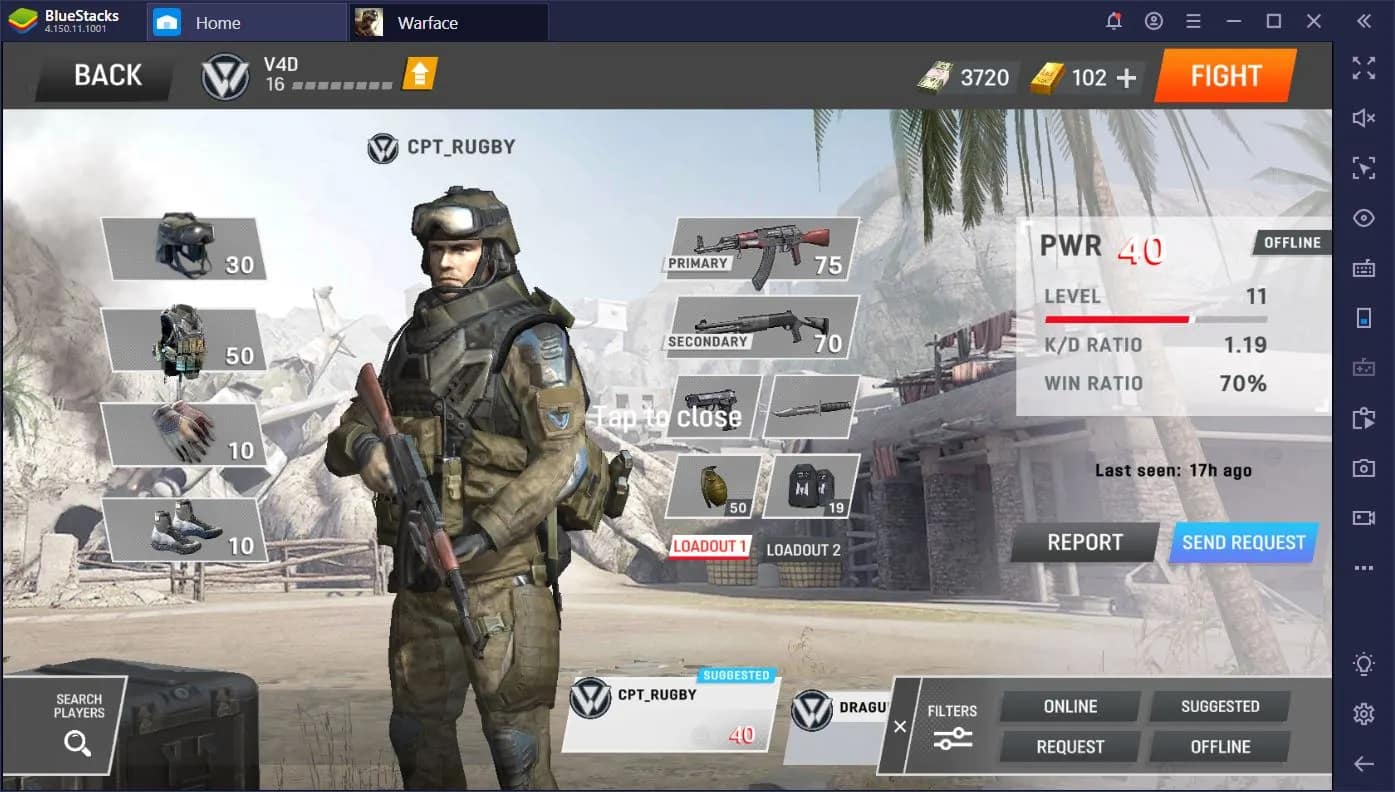Close the filters flyout with the X
1395x792 pixels.
click(x=898, y=728)
